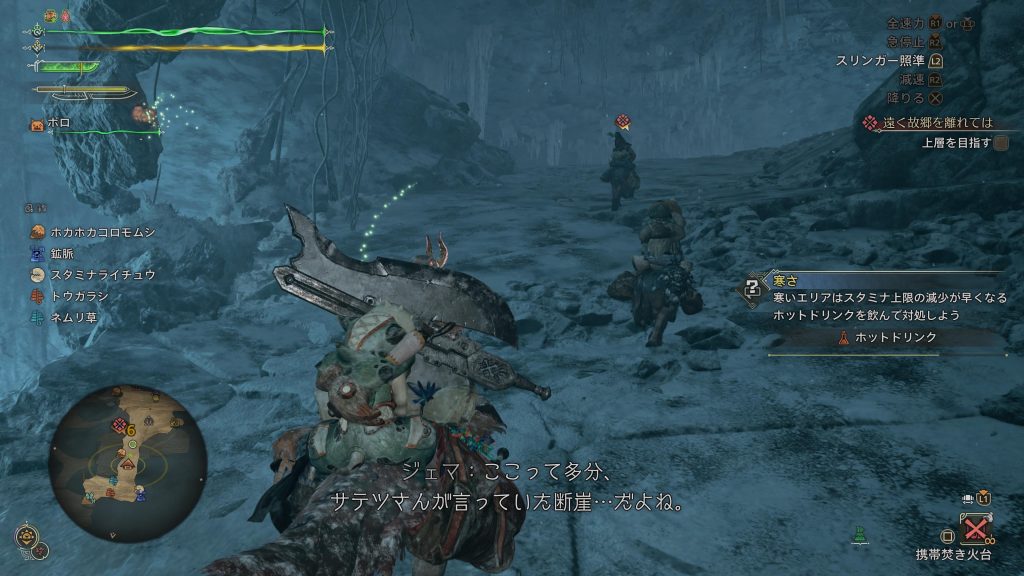Select ホカホカコロモムシ in the nearby gathering list
Screen dimensions: 1024x576
91,232
